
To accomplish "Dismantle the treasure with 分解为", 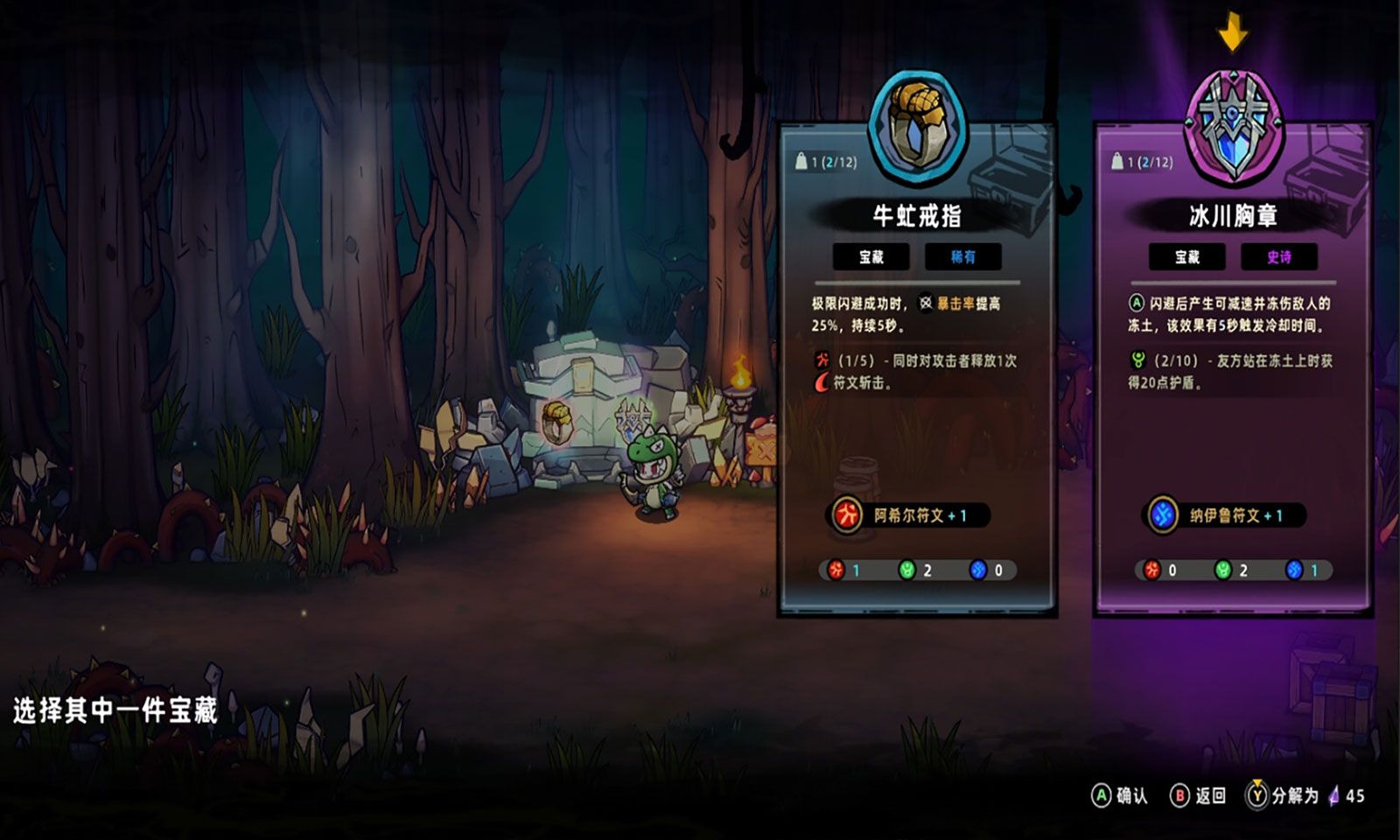I will coord(1283,795).
